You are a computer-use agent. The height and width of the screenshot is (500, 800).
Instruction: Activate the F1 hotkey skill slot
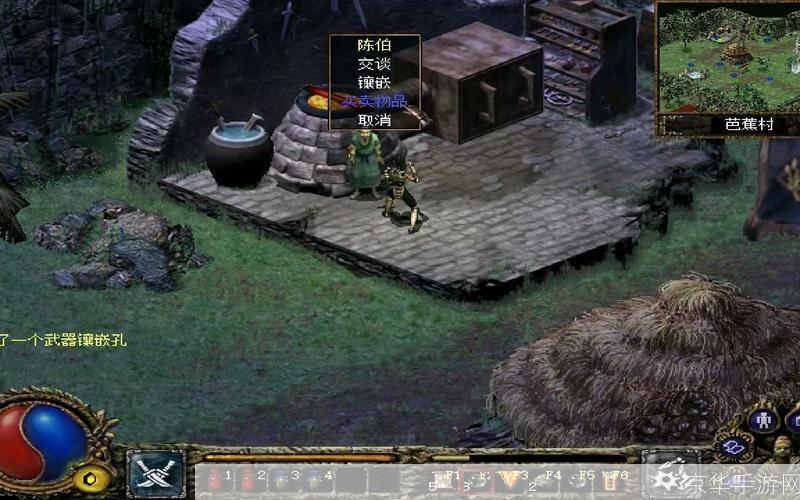pyautogui.click(x=444, y=479)
